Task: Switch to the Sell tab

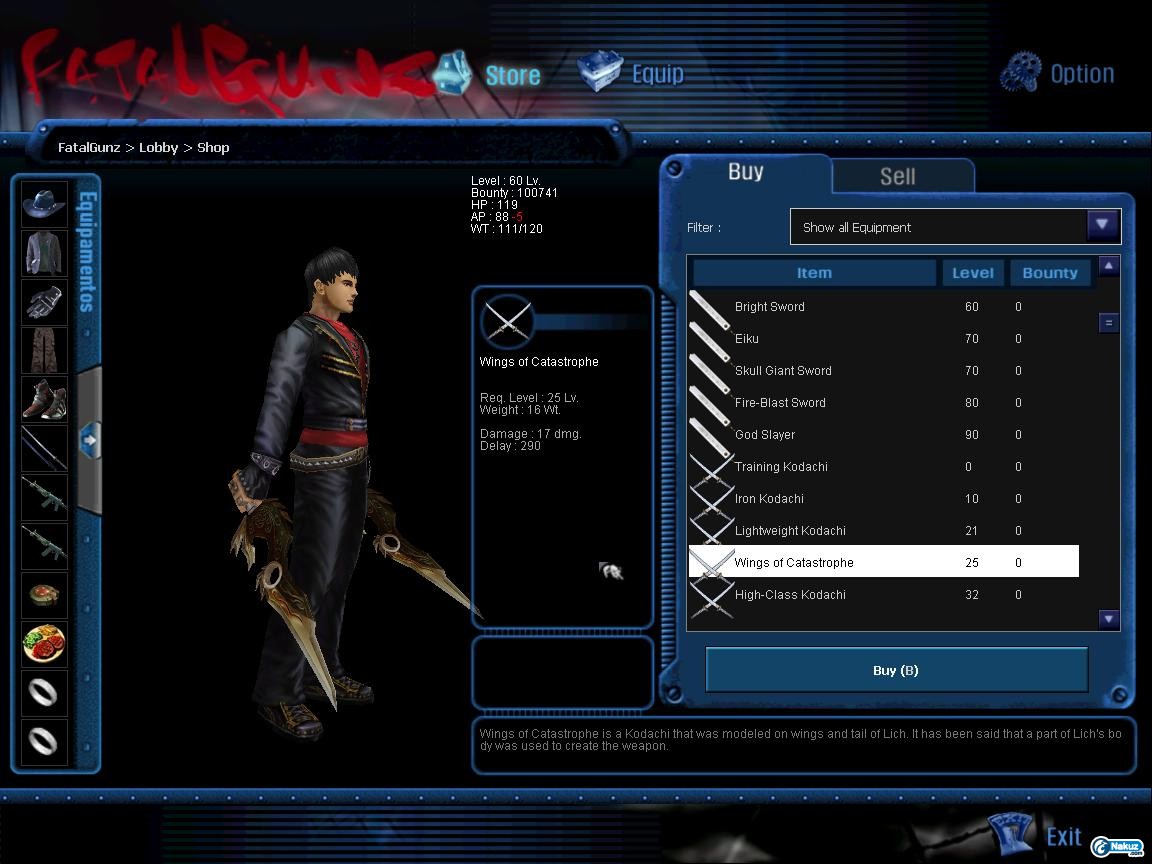Action: click(897, 176)
